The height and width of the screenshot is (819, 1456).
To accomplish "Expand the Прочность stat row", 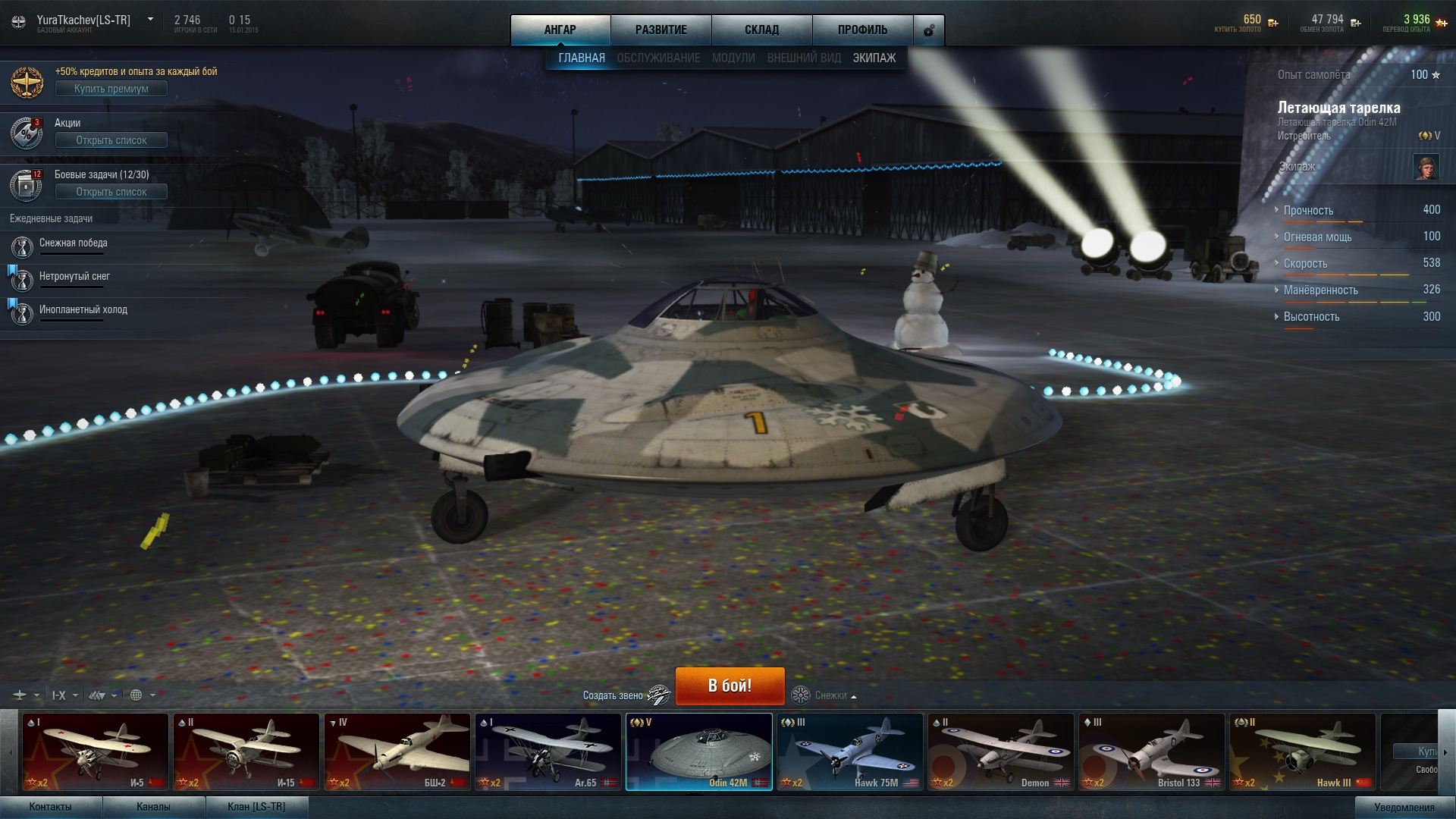I will coord(1308,211).
